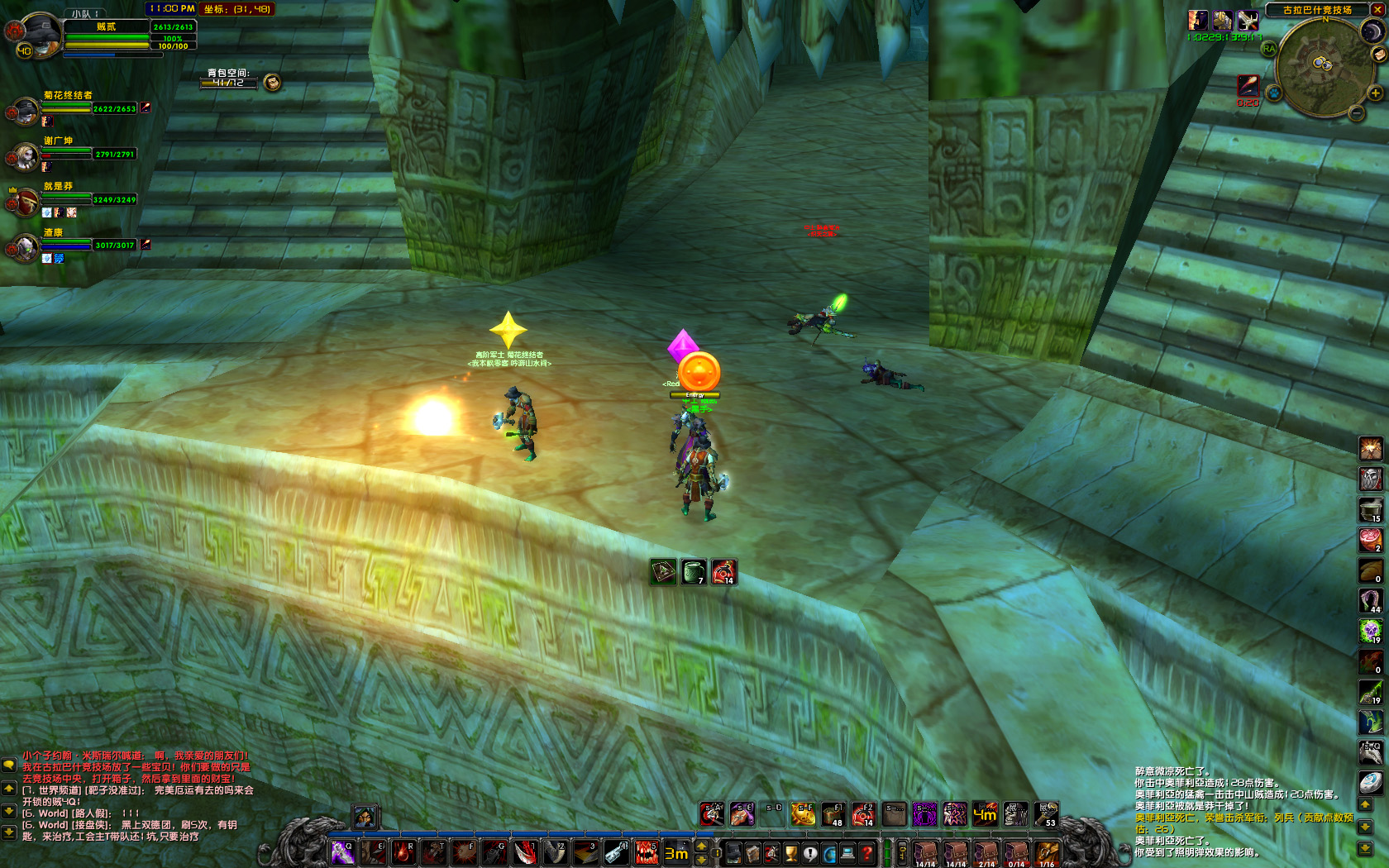Click the green RA minimap button
This screenshot has width=1389, height=868.
(1269, 49)
